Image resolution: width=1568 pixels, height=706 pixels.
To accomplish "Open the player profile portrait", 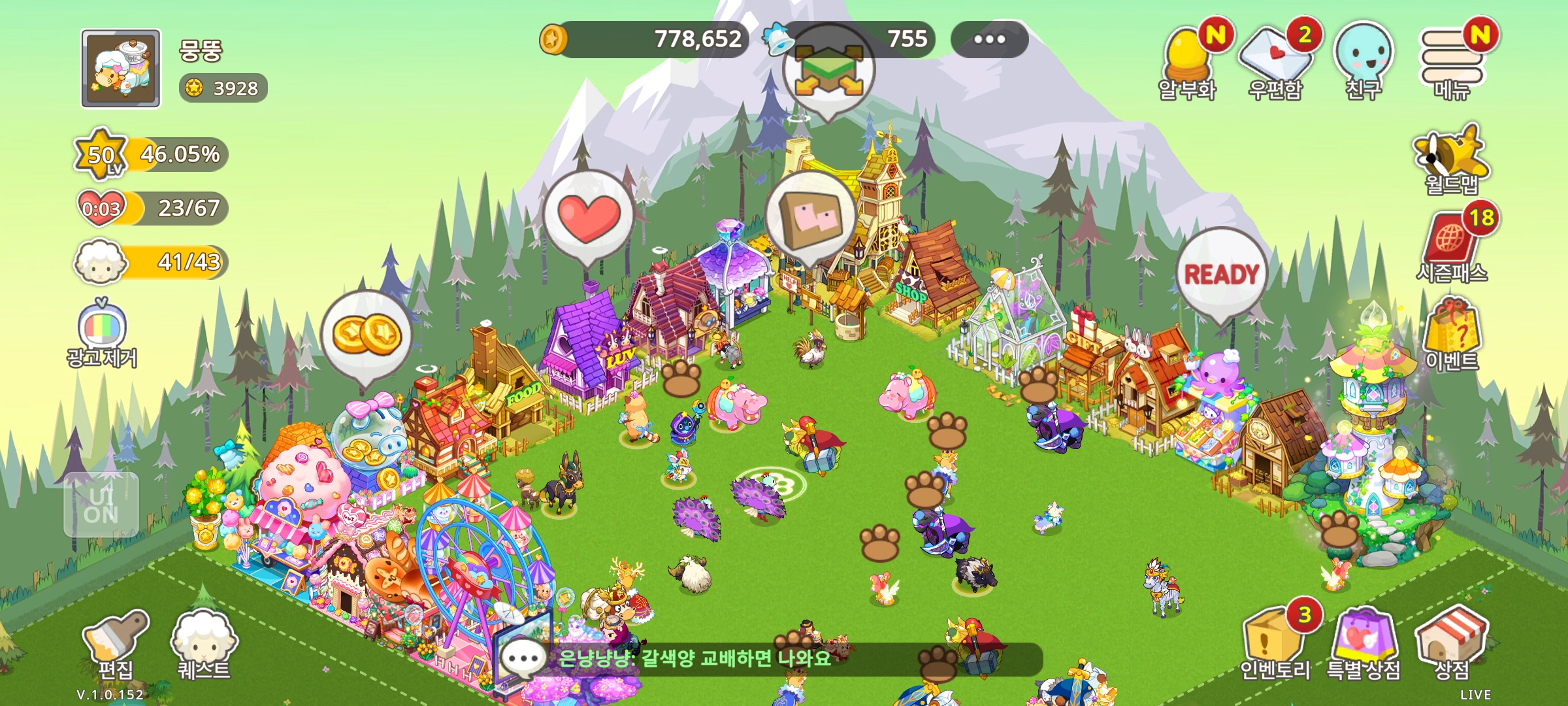I will 121,68.
